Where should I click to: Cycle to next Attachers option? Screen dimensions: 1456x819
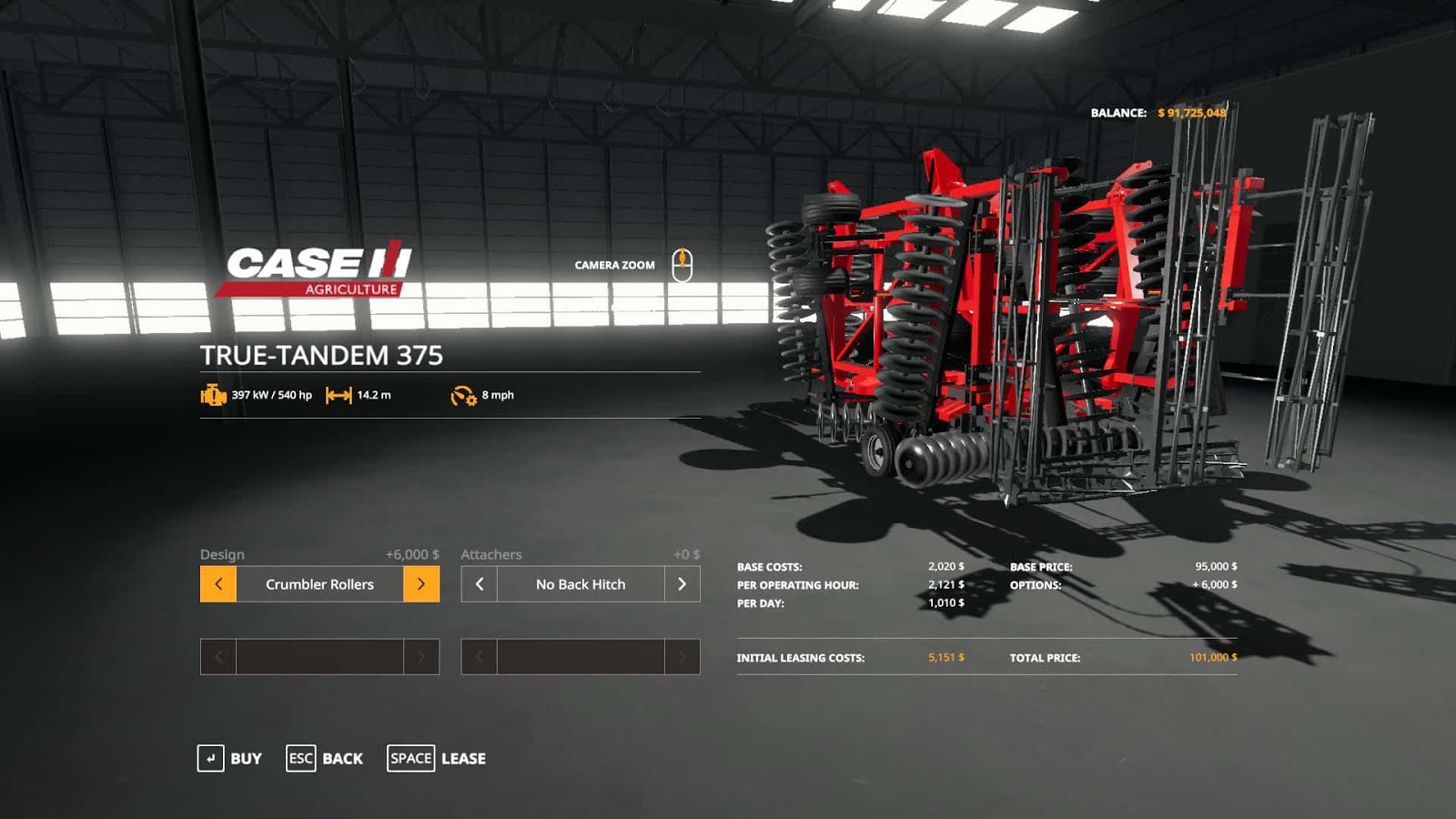pyautogui.click(x=684, y=584)
